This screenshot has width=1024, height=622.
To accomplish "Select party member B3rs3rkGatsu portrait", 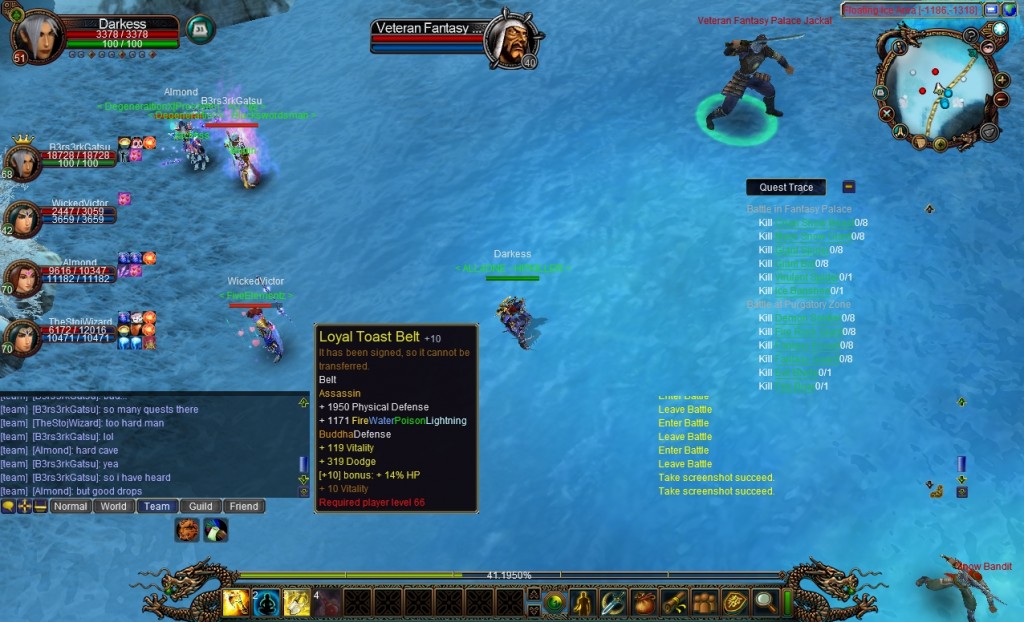I will pyautogui.click(x=22, y=161).
